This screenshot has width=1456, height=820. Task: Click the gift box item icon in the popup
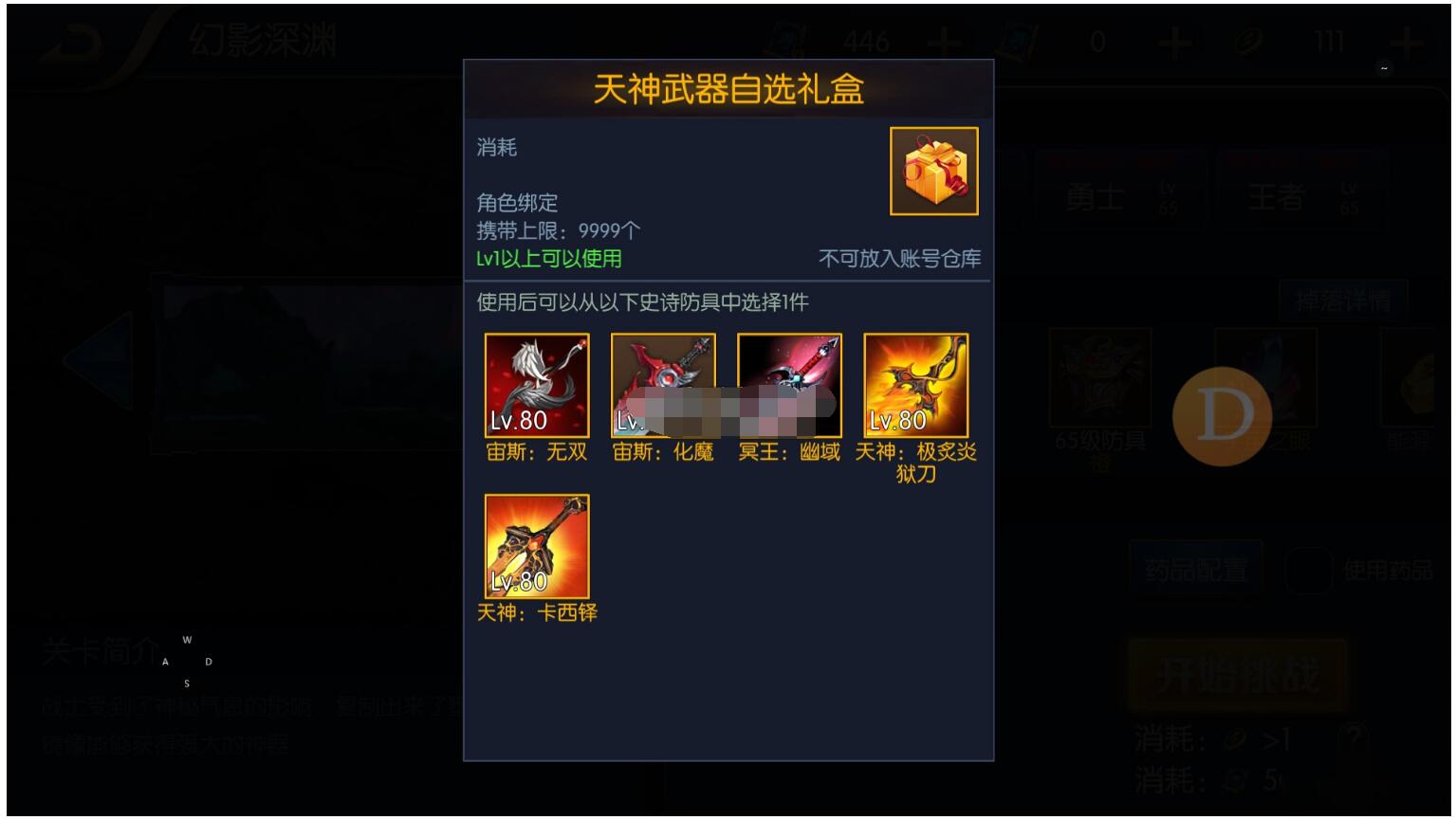932,172
